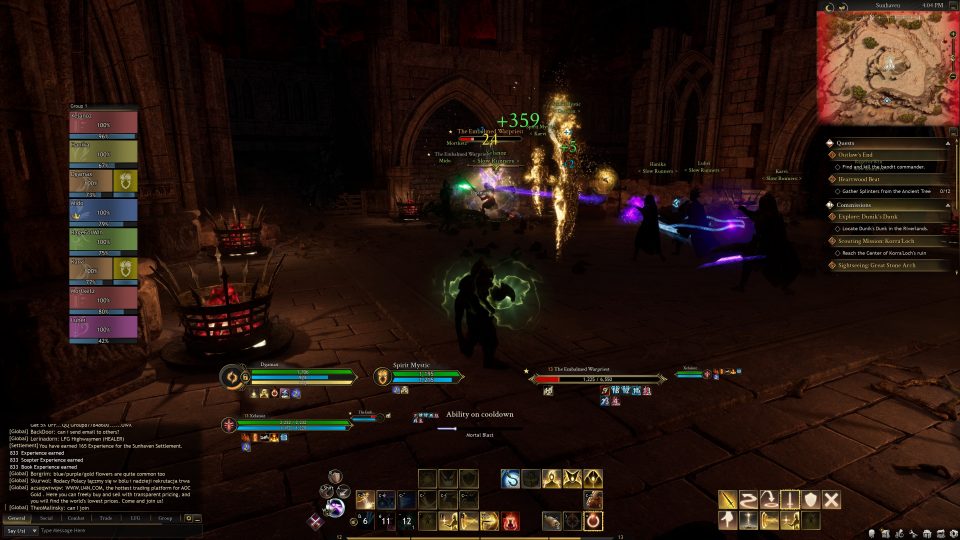
Task: Select the Combat chat tab
Action: 75,518
